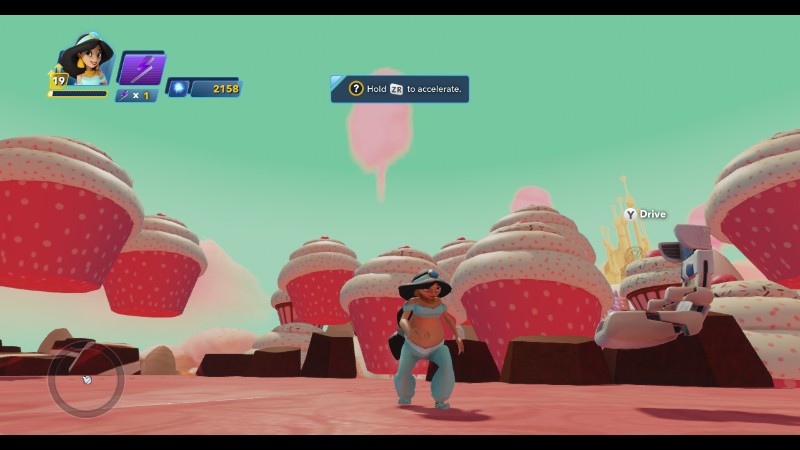Click the question mark hint icon
This screenshot has width=800, height=450.
[356, 89]
